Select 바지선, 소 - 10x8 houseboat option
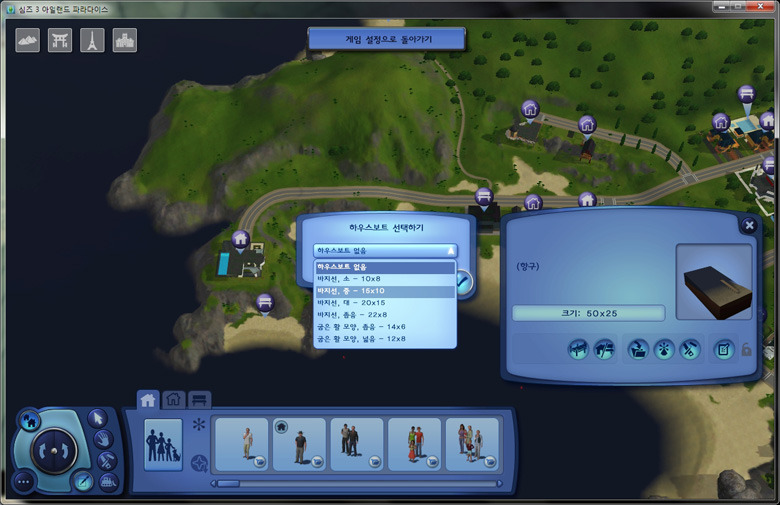 coord(385,279)
